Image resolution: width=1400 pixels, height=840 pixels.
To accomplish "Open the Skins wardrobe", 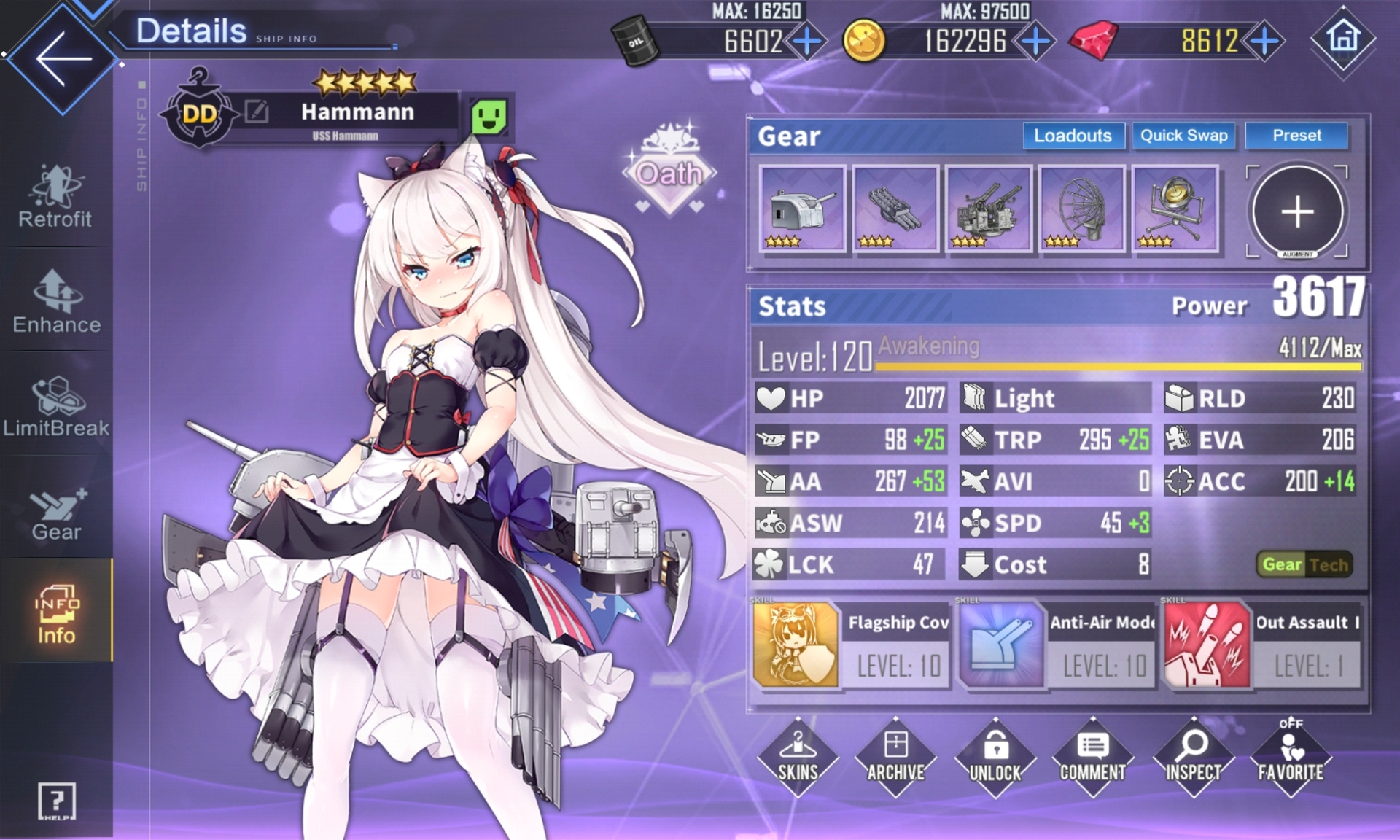I will click(x=798, y=757).
